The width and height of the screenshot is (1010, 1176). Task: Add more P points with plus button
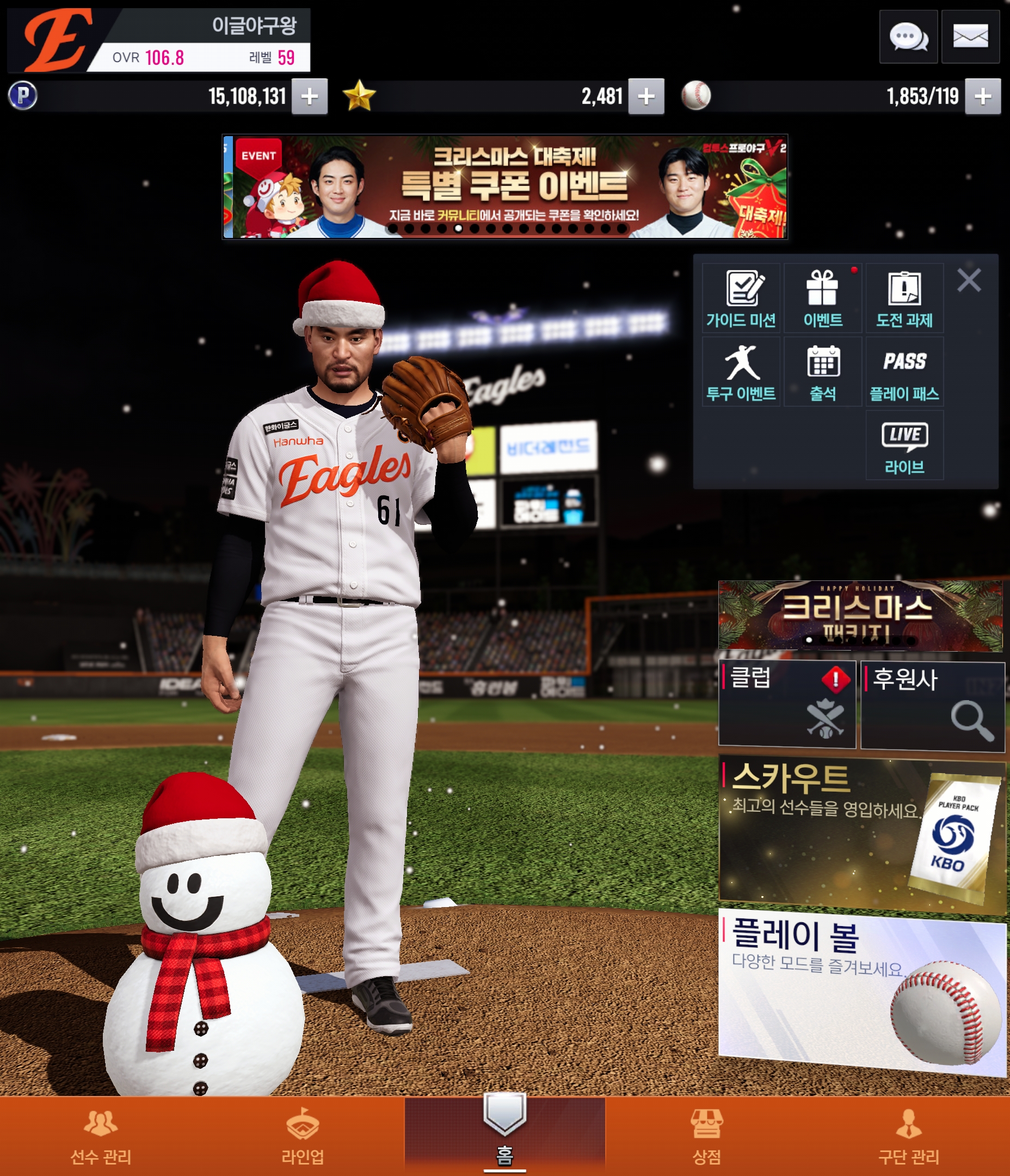click(x=309, y=96)
